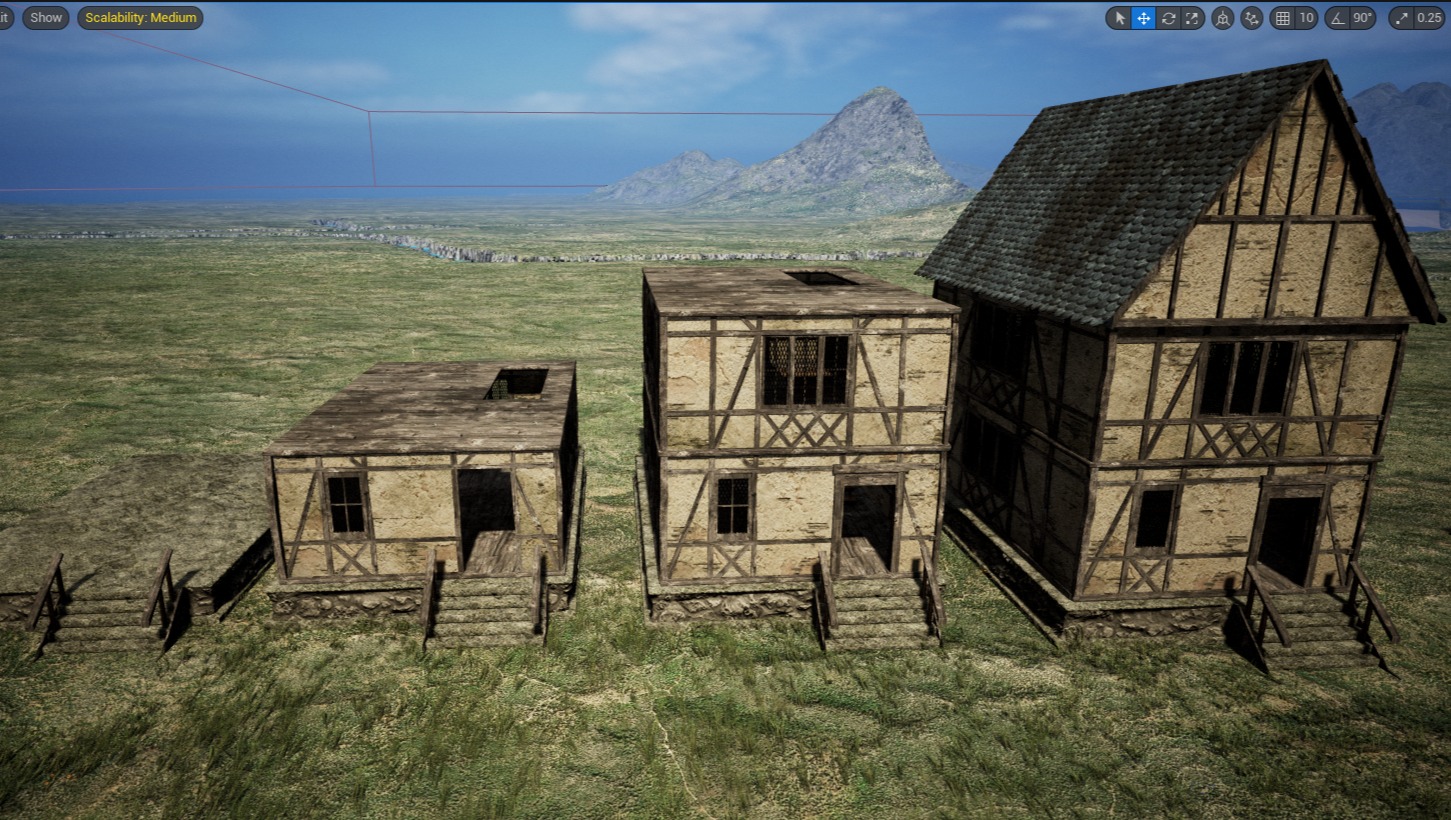
Task: Open the 90° rotation snap dropdown
Action: pyautogui.click(x=1362, y=18)
